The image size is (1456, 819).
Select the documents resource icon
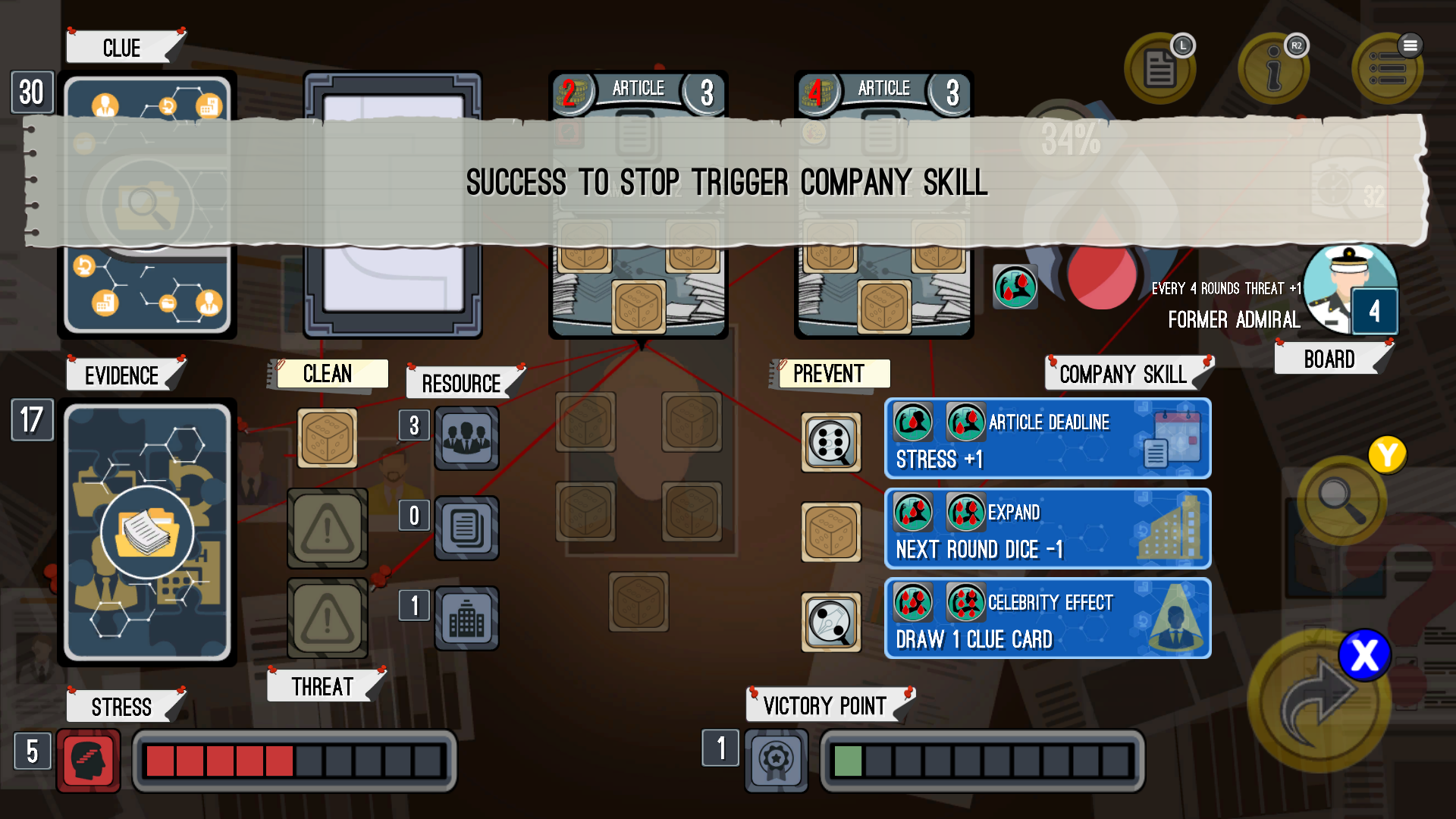466,528
